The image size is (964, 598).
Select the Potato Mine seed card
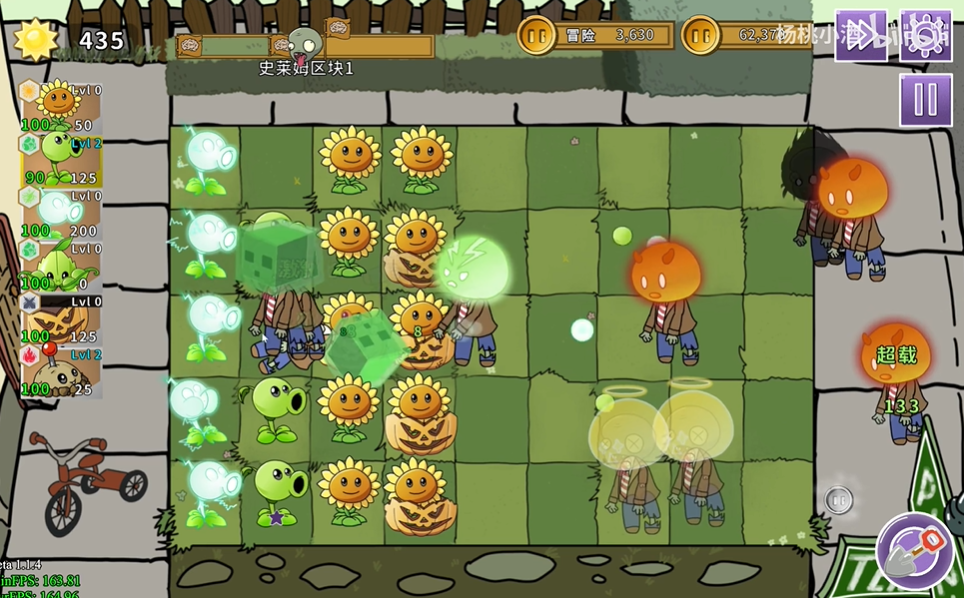point(61,372)
